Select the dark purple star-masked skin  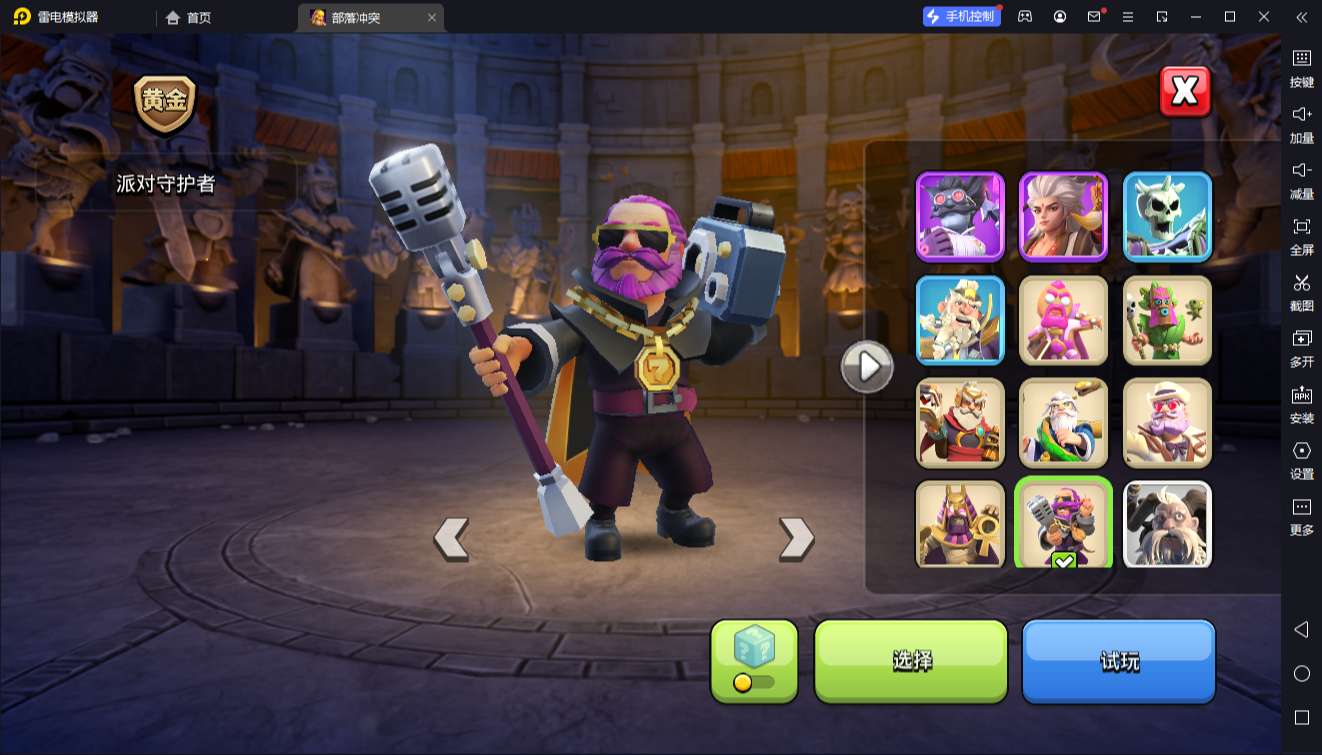[960, 216]
